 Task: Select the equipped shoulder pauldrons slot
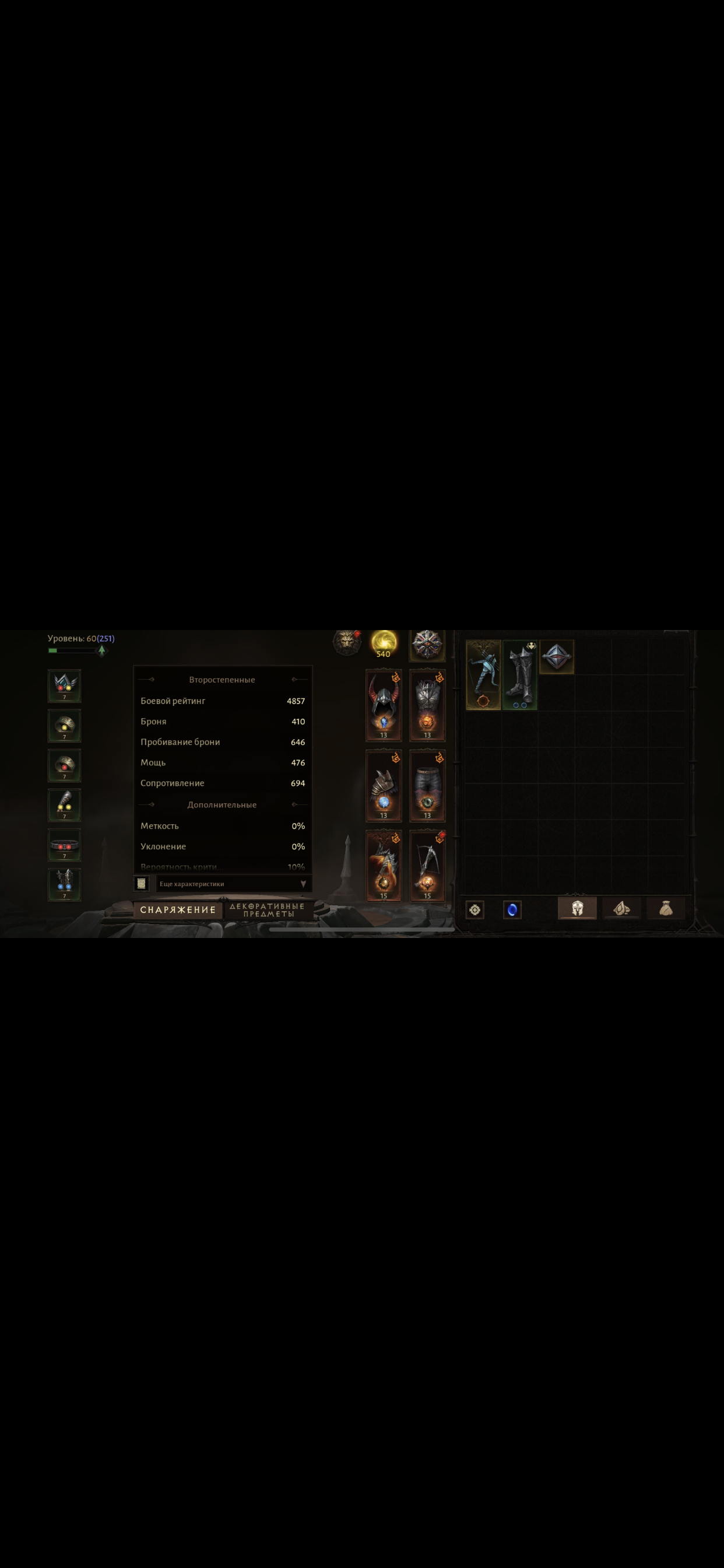tap(384, 785)
